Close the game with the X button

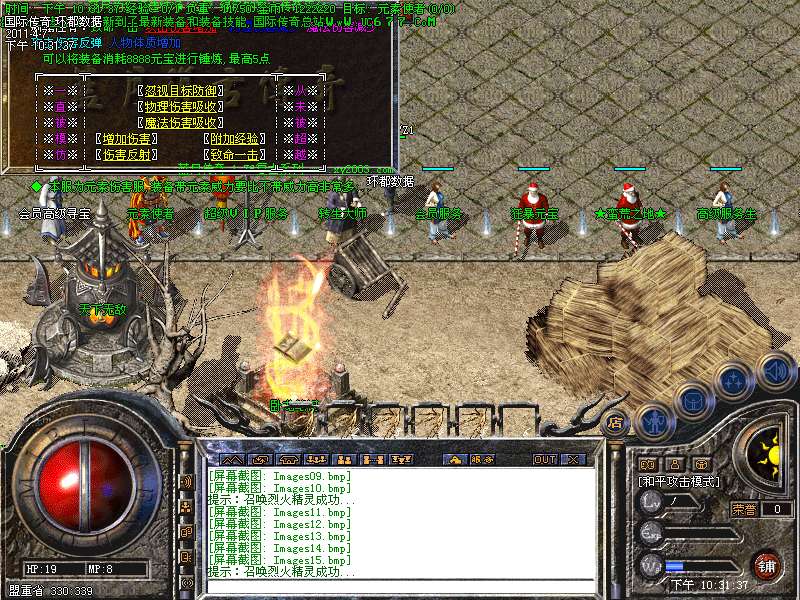(x=573, y=459)
